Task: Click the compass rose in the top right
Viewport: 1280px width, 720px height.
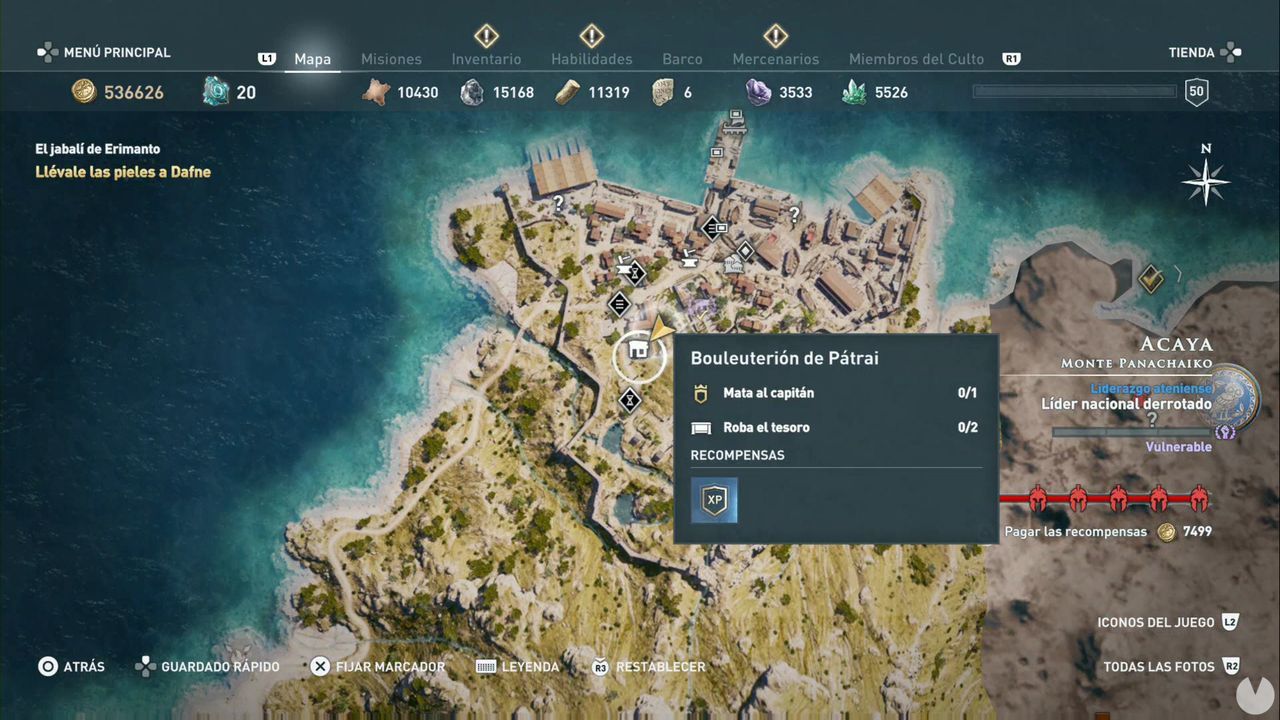Action: coord(1205,182)
